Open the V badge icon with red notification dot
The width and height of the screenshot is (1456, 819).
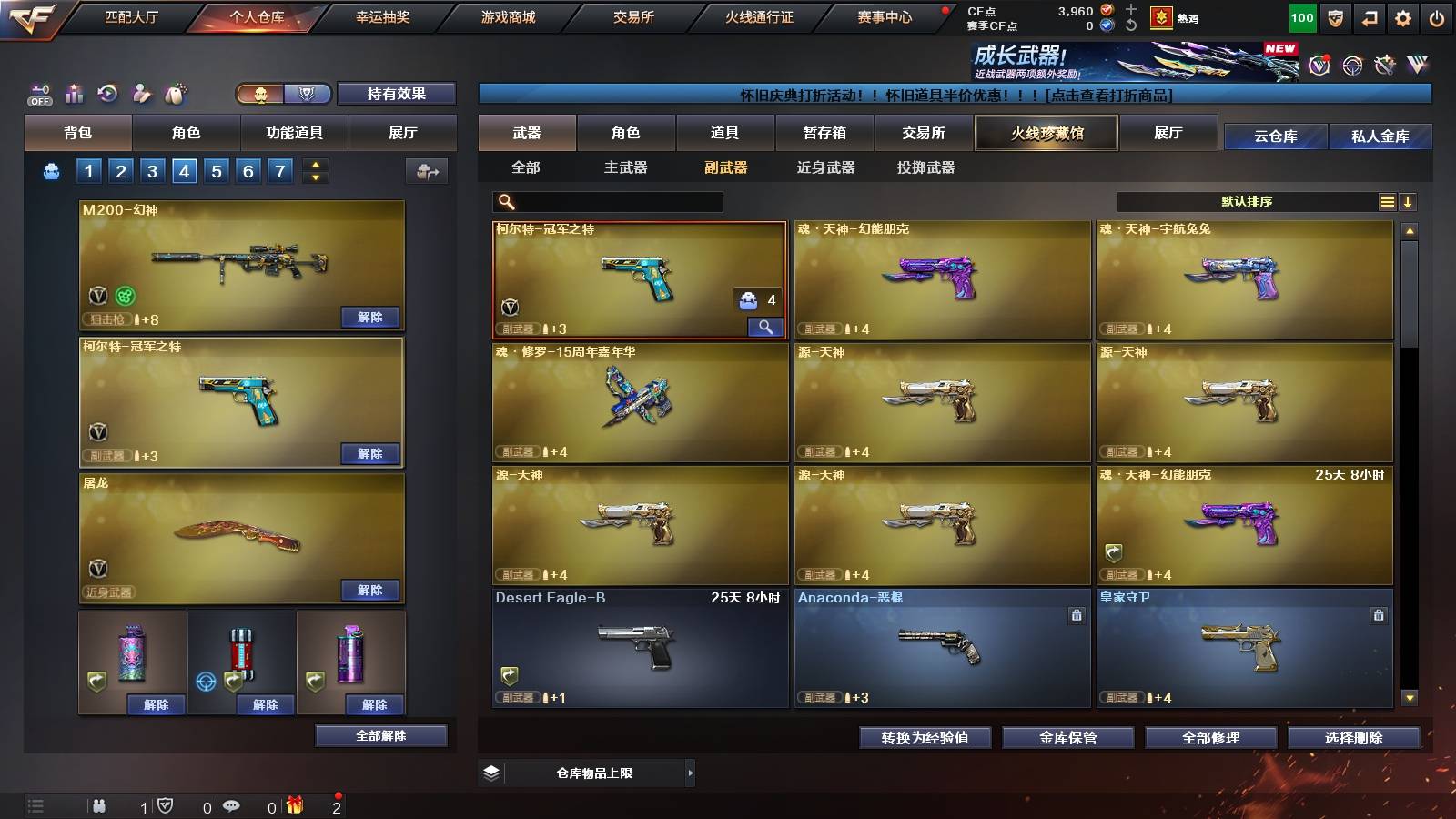pyautogui.click(x=1319, y=66)
